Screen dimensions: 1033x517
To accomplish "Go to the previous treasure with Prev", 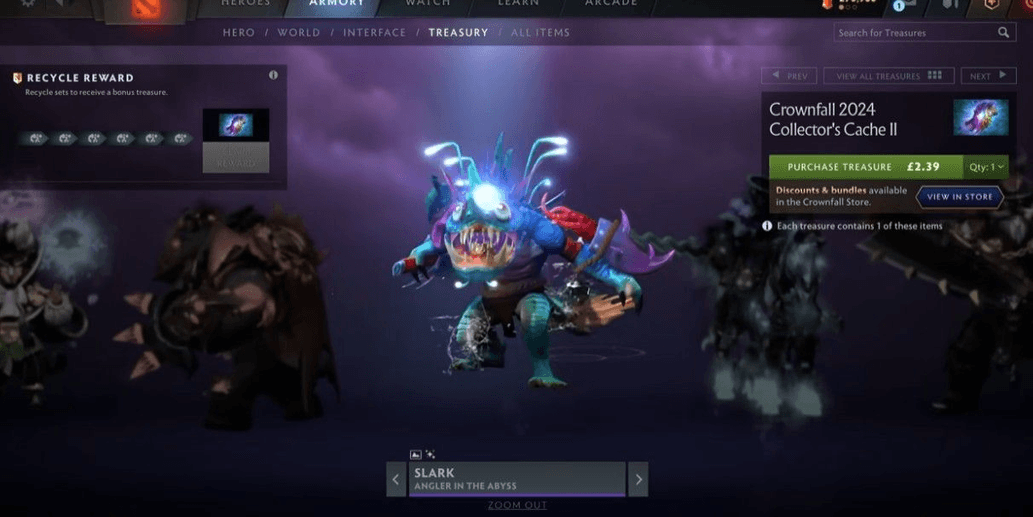I will click(x=789, y=76).
